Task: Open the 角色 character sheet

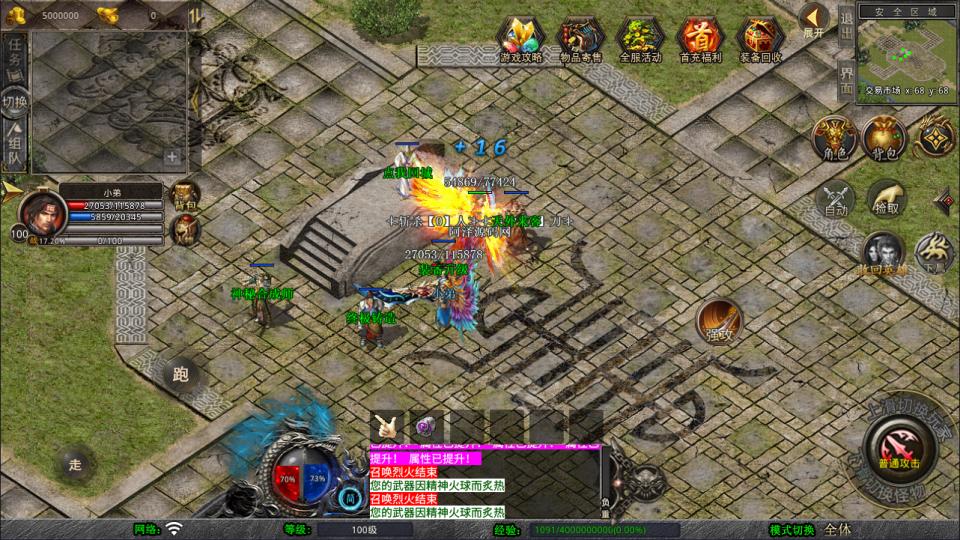Action: click(x=832, y=139)
